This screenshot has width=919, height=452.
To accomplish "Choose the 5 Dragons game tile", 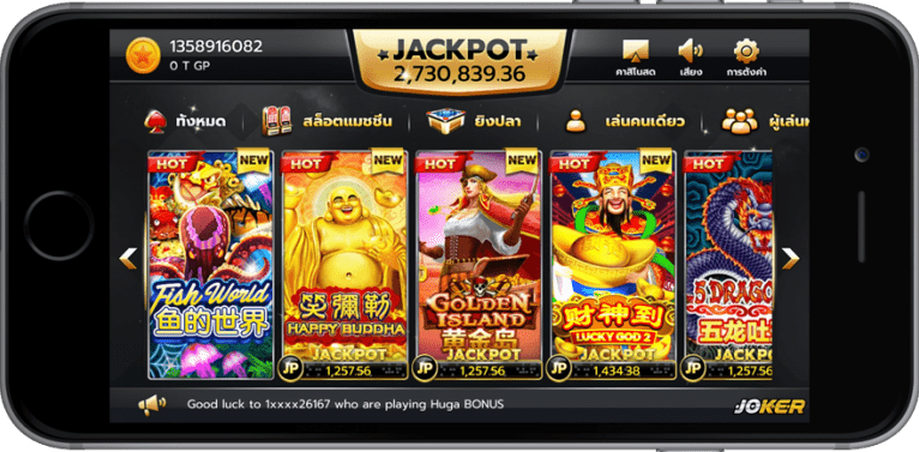I will coord(727,265).
